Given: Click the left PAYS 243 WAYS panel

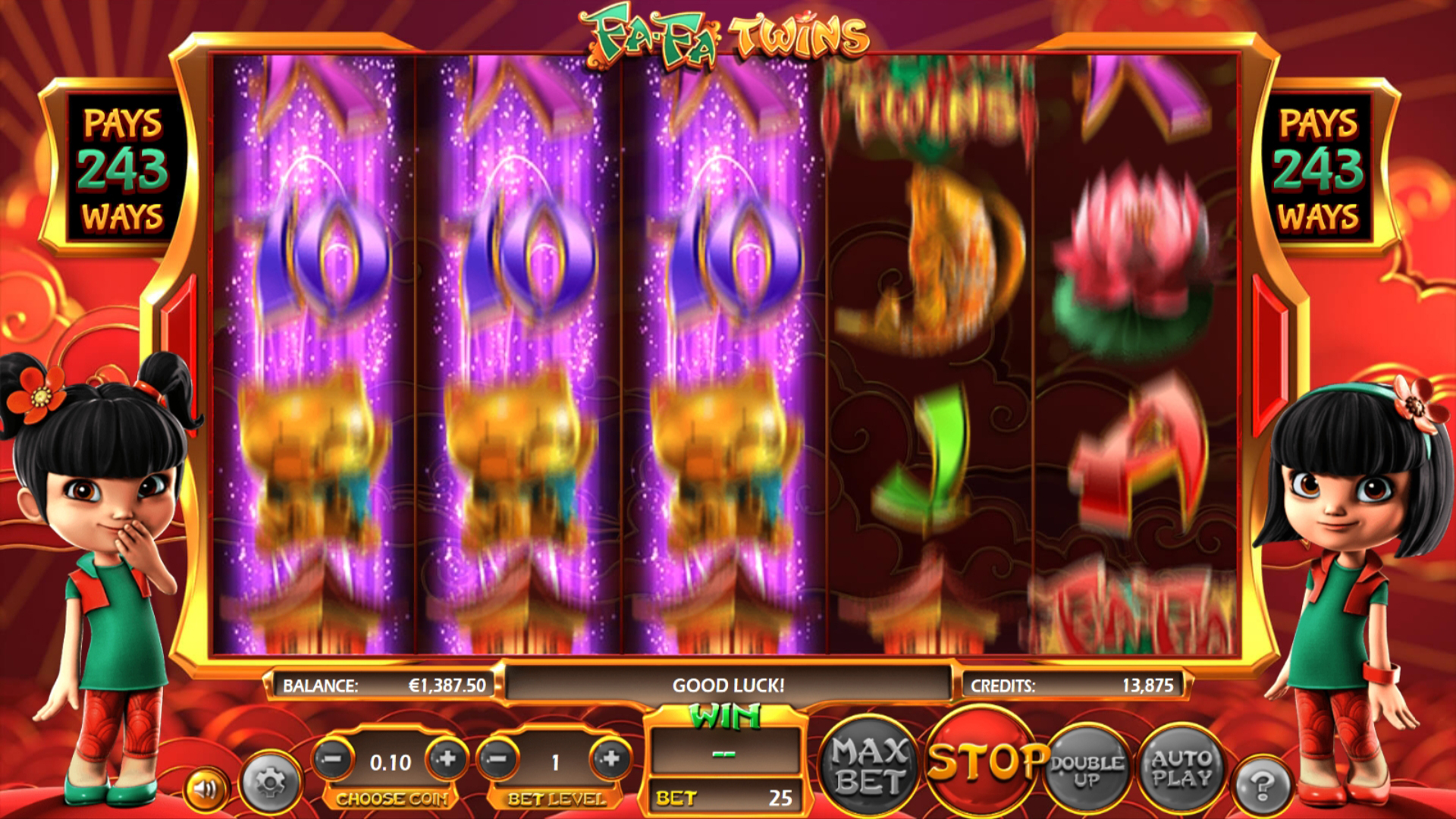Looking at the screenshot, I should (x=124, y=168).
